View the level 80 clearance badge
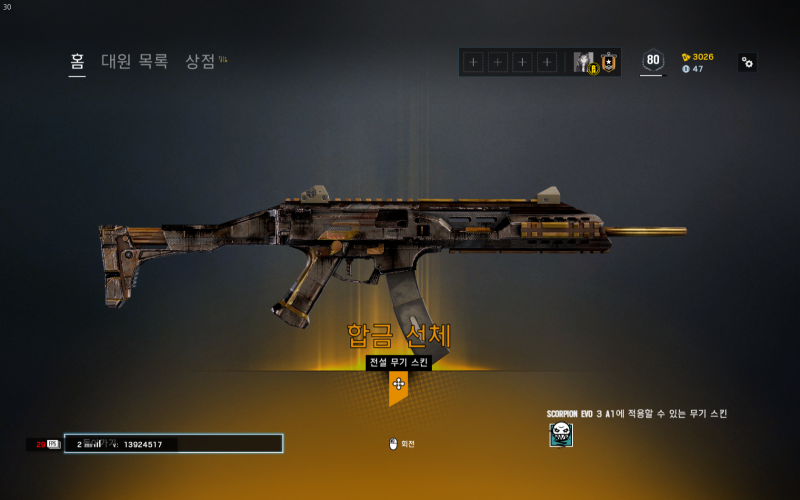The height and width of the screenshot is (500, 800). point(653,61)
